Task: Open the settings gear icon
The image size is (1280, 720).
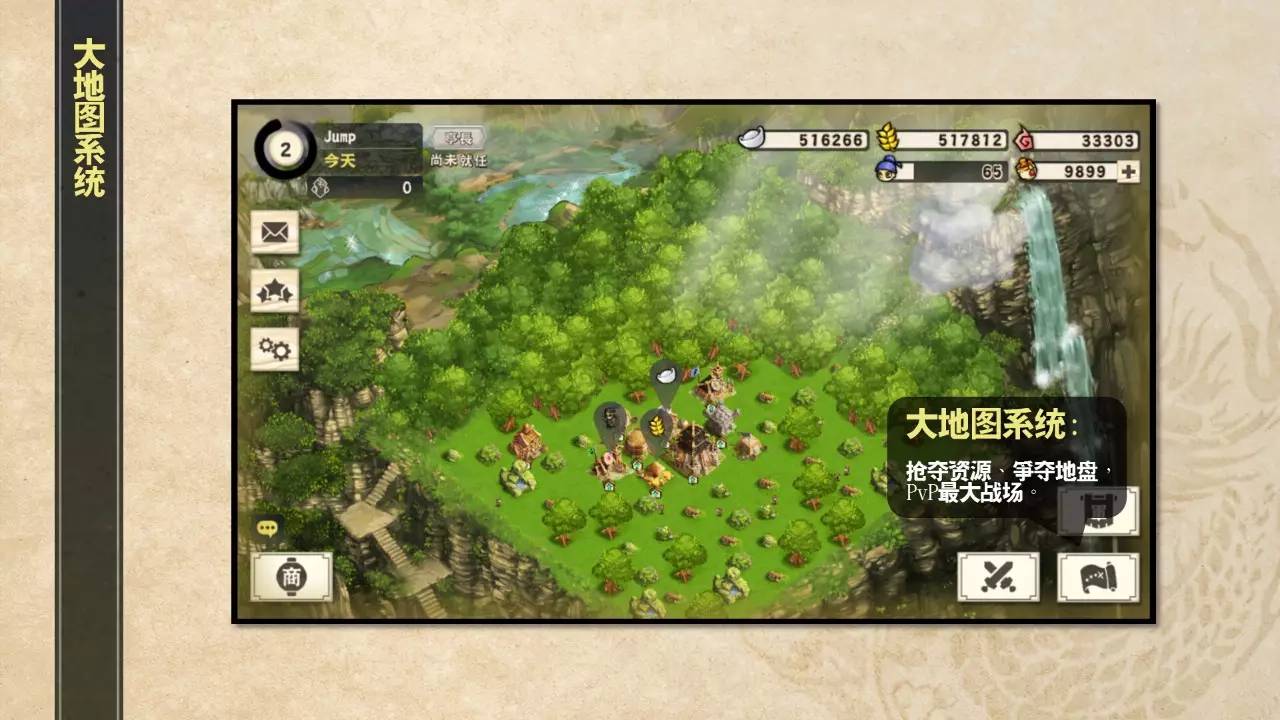Action: [x=273, y=349]
